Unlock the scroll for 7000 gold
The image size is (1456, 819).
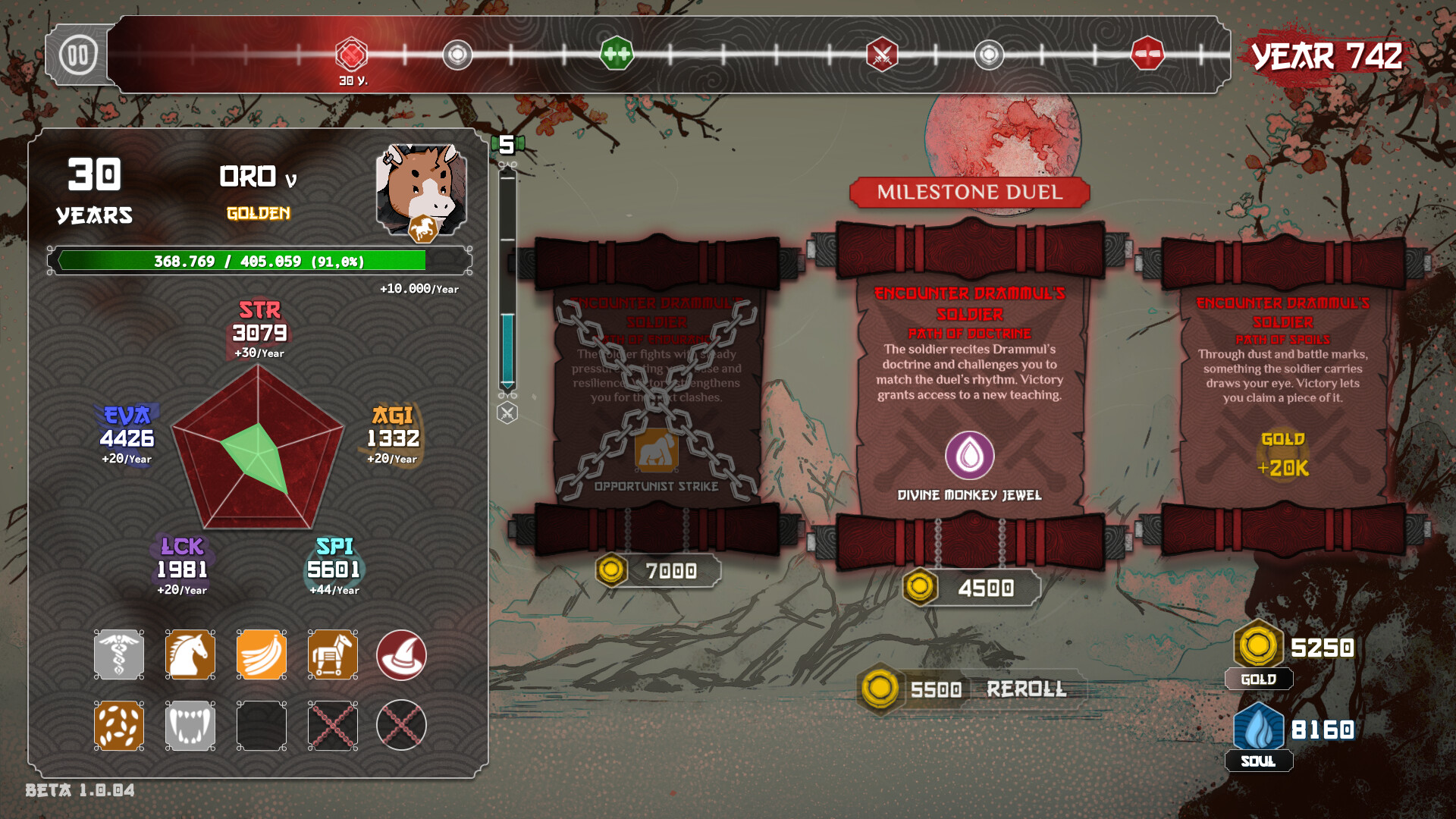point(658,571)
